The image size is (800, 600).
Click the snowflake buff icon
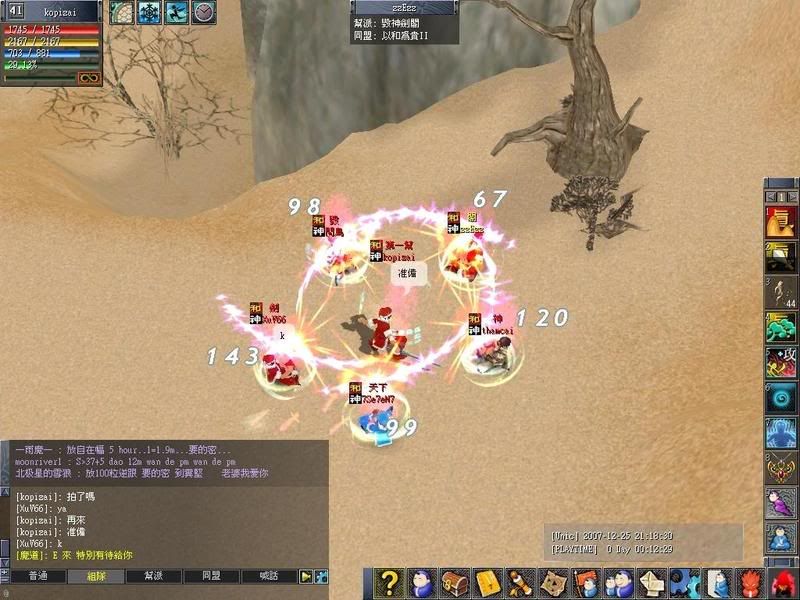pyautogui.click(x=149, y=12)
